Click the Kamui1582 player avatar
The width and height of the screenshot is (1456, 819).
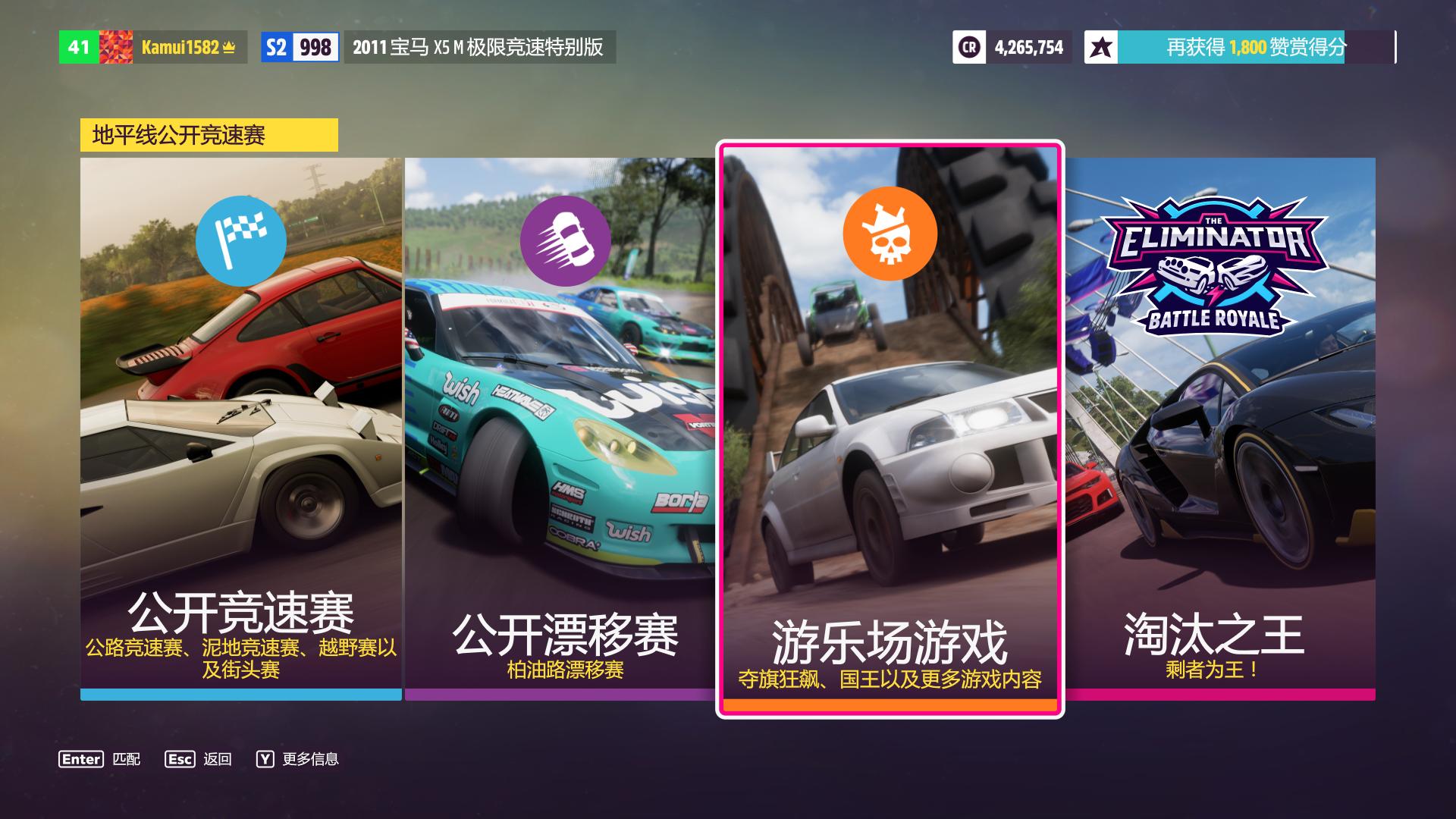tap(115, 45)
